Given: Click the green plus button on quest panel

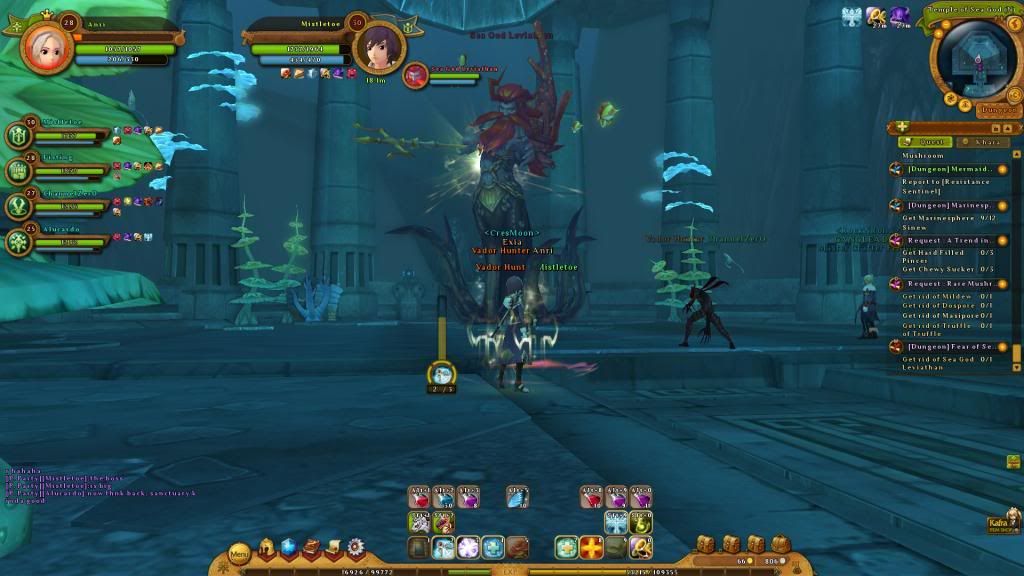Looking at the screenshot, I should 903,127.
